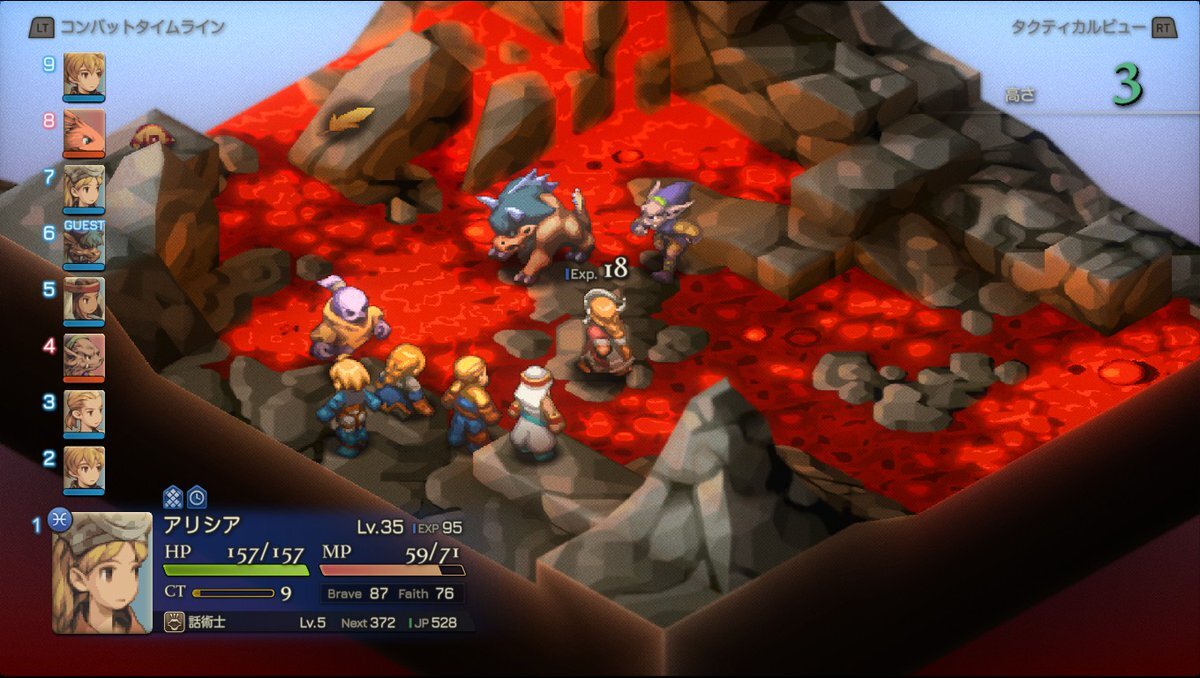1200x678 pixels.
Task: Pick the headband unit at timeline slot 5
Action: tap(84, 299)
